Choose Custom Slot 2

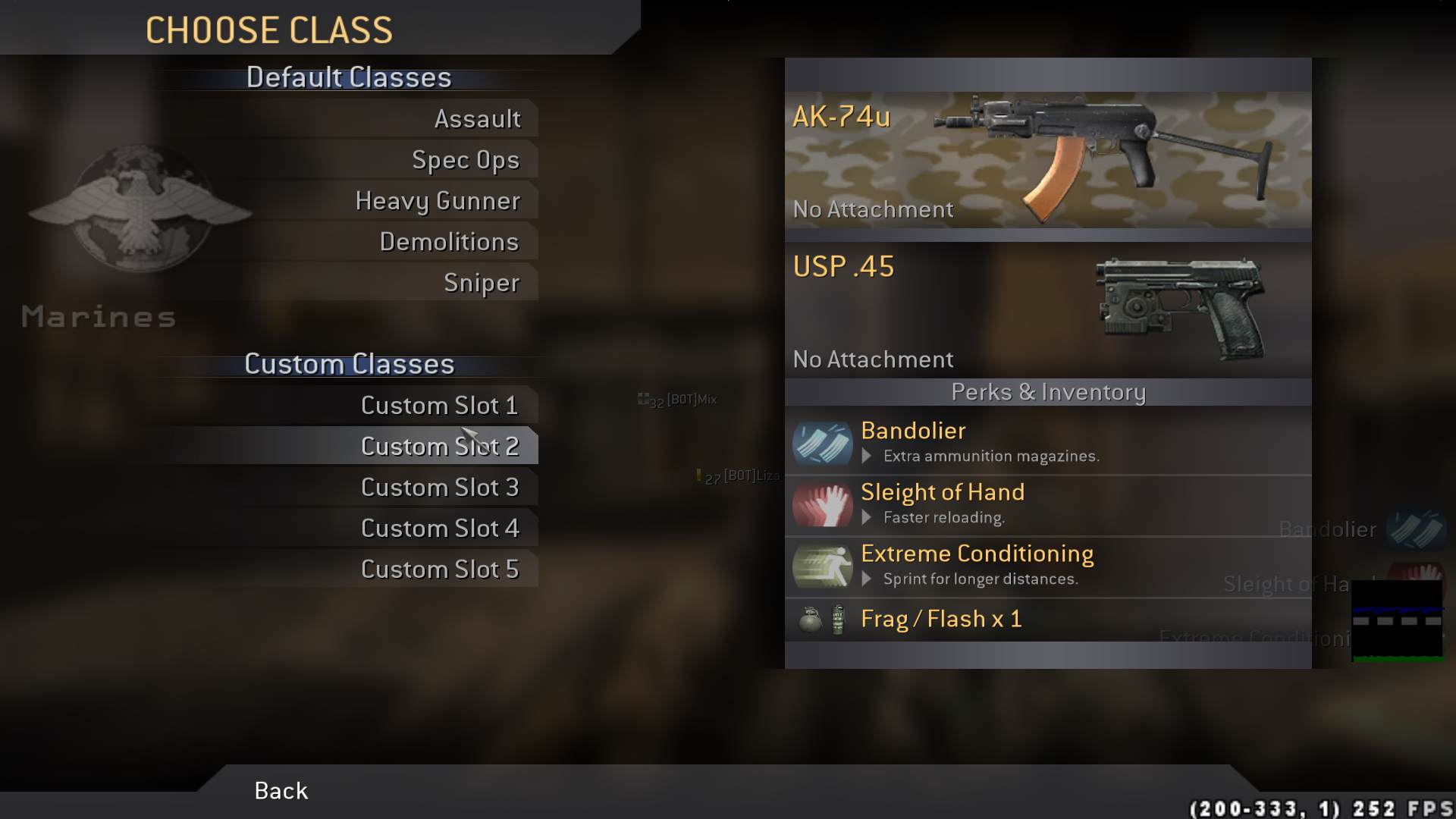(x=440, y=447)
